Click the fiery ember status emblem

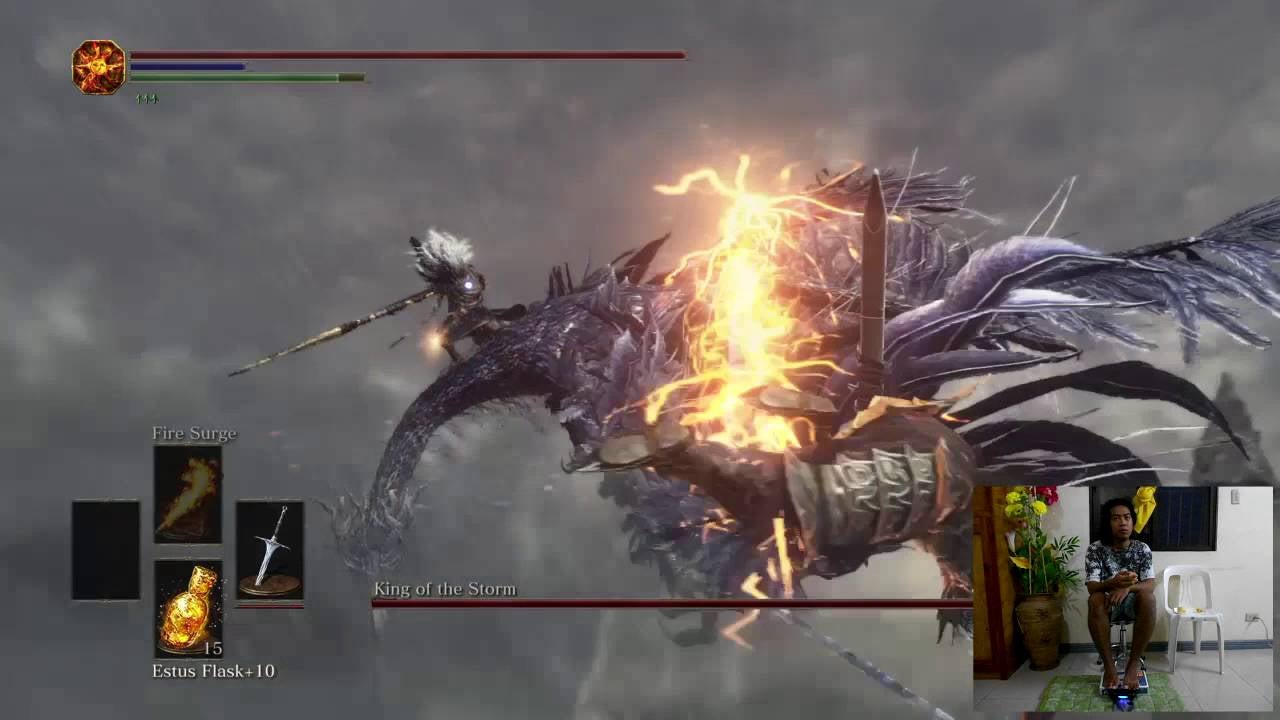[x=99, y=67]
